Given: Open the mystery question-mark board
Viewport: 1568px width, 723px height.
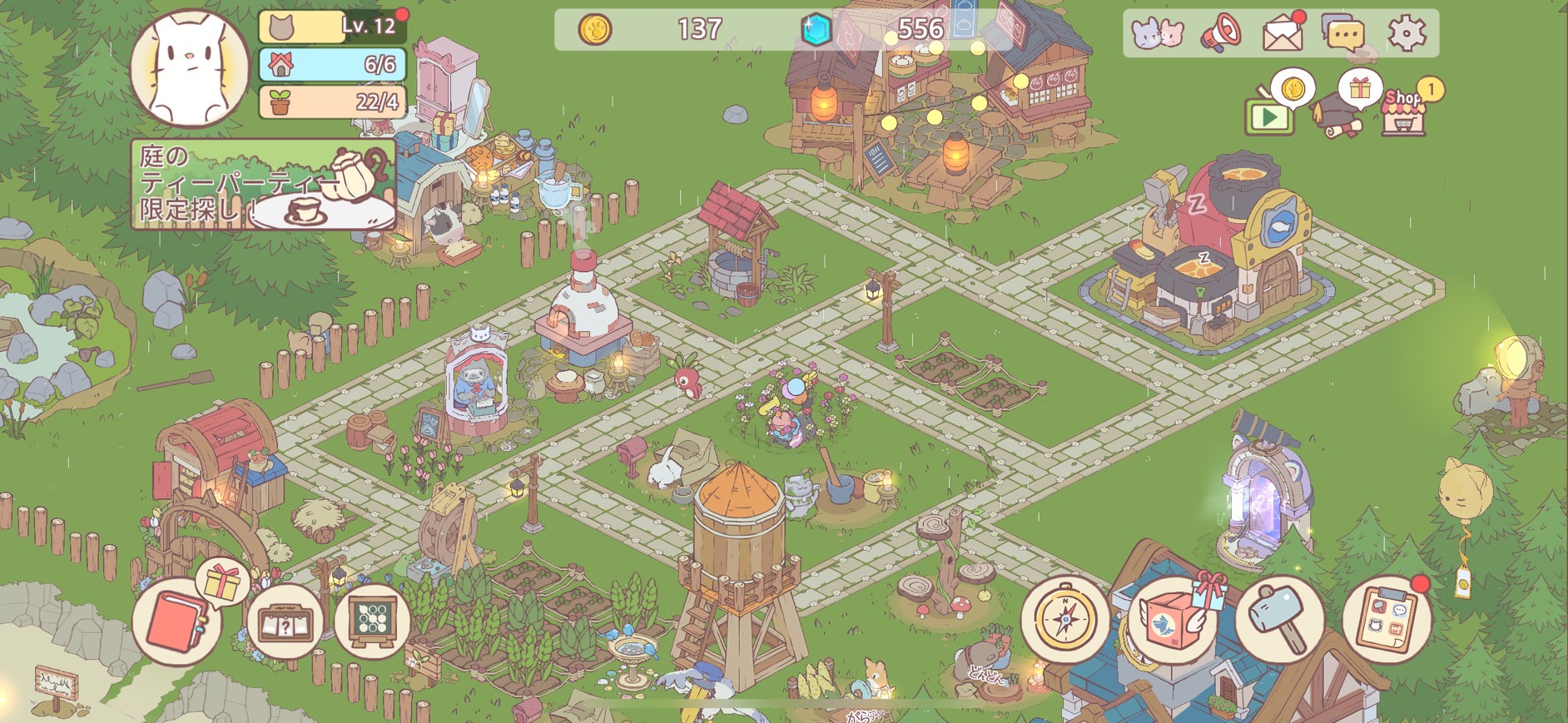Looking at the screenshot, I should click(285, 621).
